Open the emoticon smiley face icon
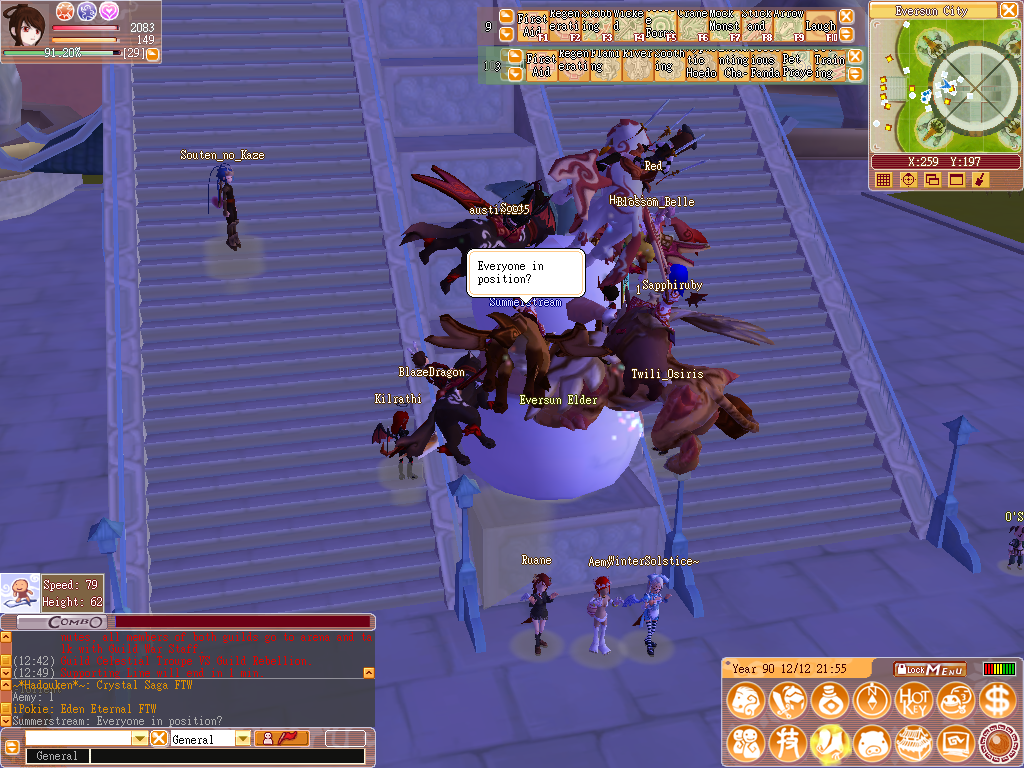The width and height of the screenshot is (1024, 768). click(955, 700)
